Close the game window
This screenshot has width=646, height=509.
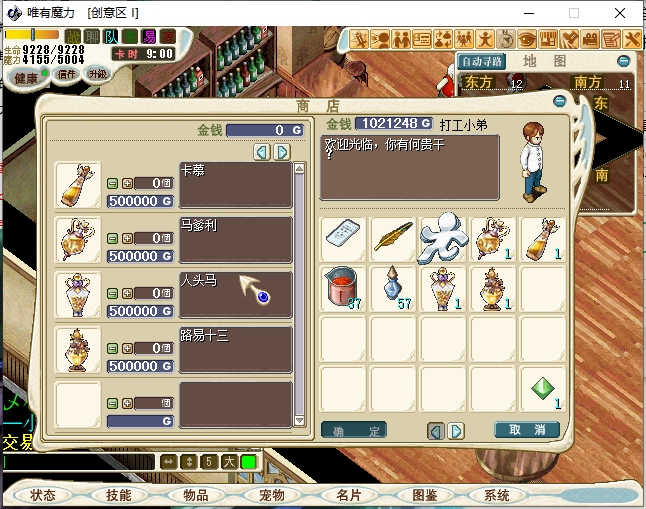pyautogui.click(x=621, y=13)
